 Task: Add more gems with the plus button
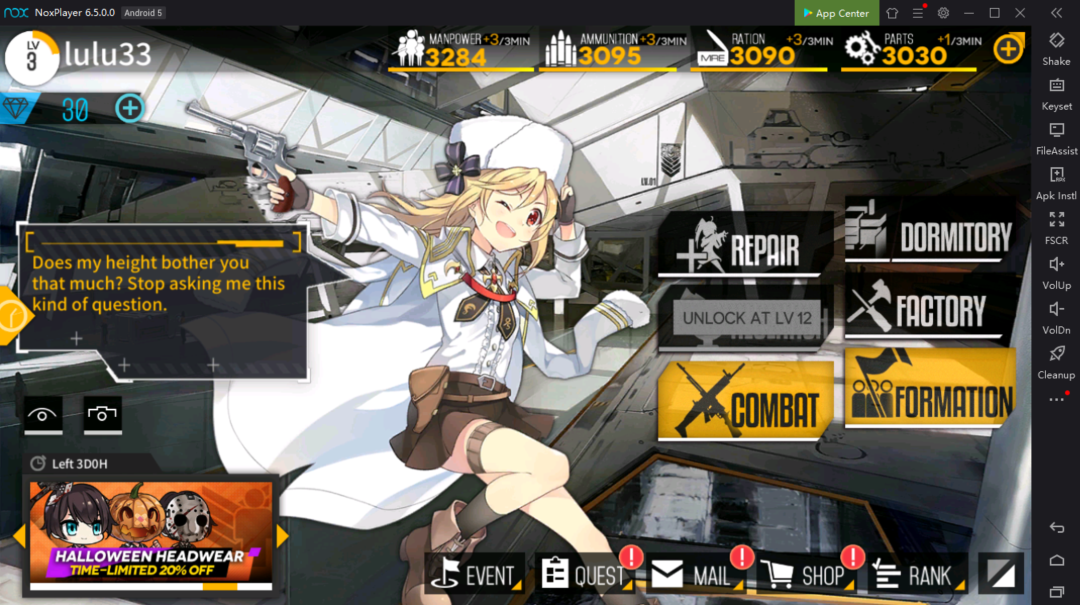pyautogui.click(x=130, y=108)
